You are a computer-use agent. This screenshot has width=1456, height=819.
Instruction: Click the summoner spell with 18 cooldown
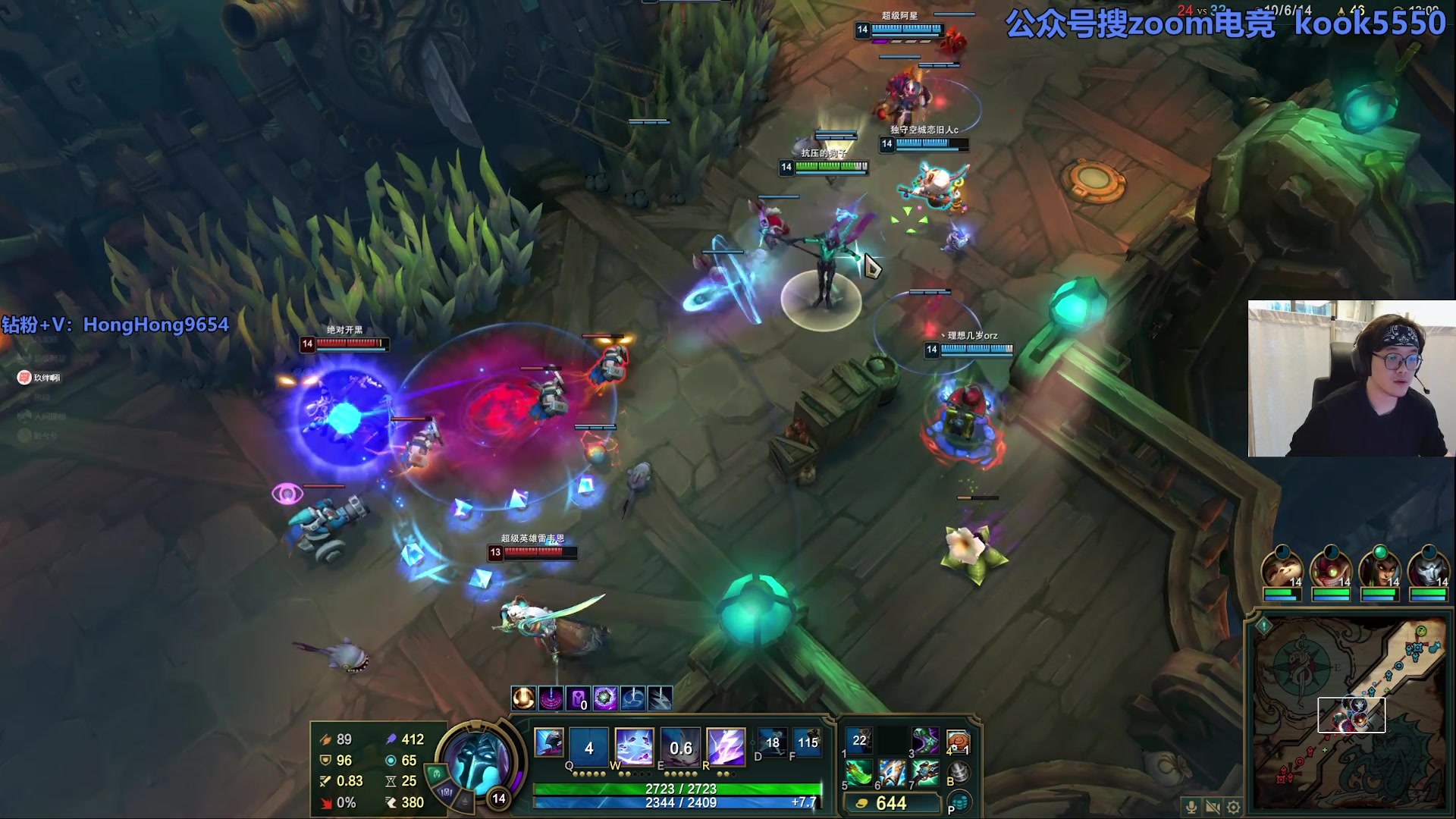pos(772,743)
